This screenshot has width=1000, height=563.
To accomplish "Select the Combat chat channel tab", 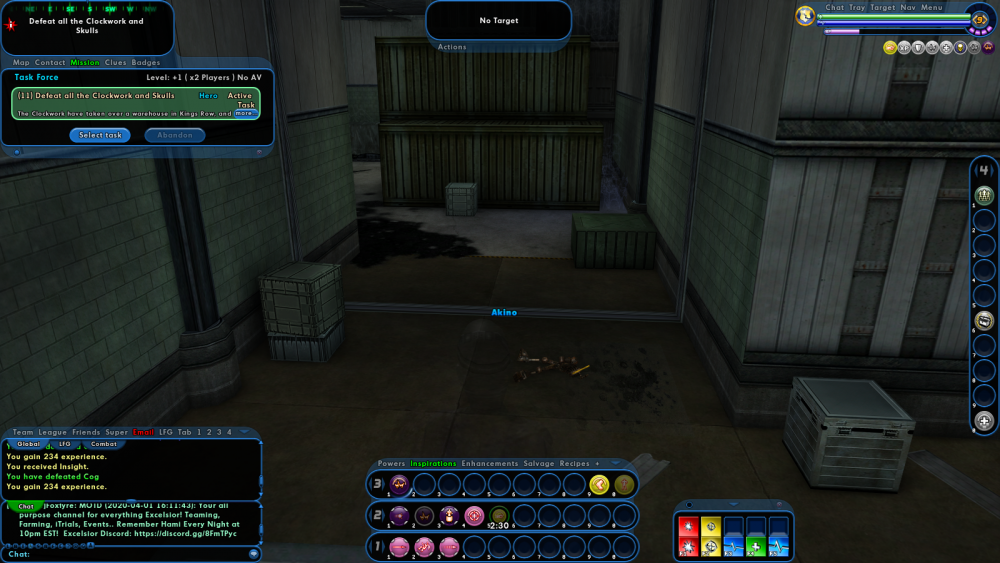I will pos(104,444).
